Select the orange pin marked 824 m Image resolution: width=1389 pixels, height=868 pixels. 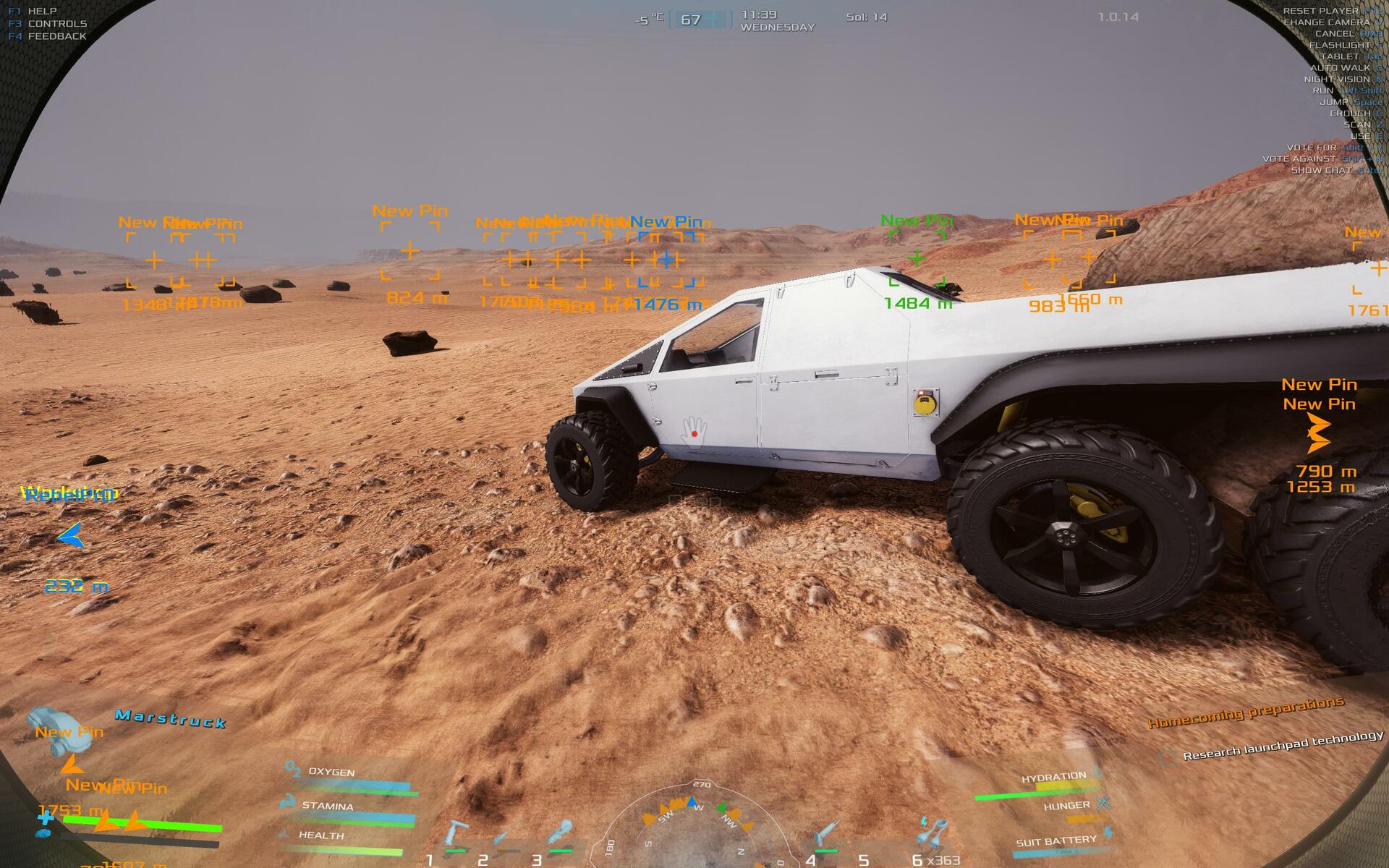410,251
